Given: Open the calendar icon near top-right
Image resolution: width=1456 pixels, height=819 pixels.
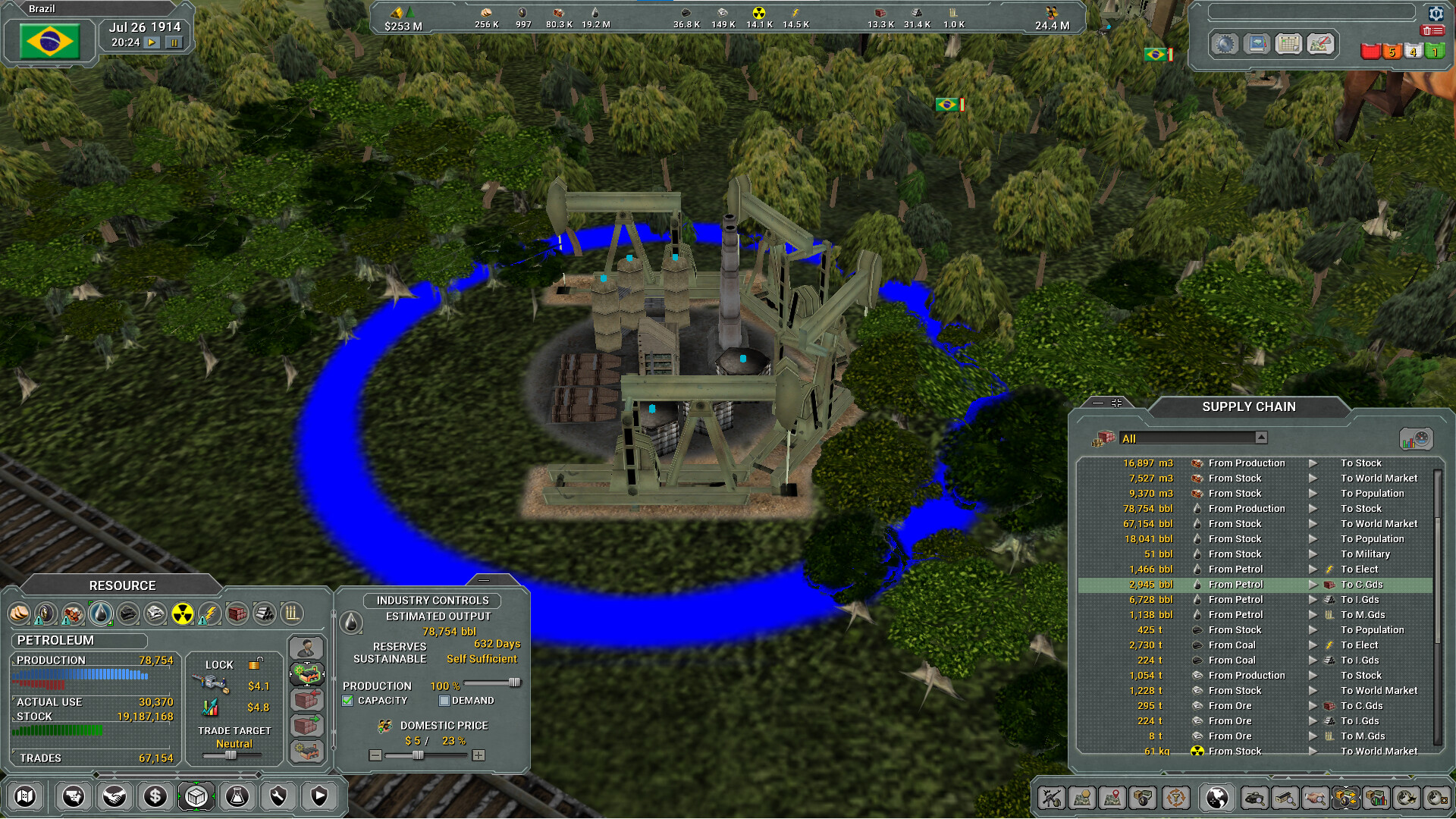Looking at the screenshot, I should 1288,43.
